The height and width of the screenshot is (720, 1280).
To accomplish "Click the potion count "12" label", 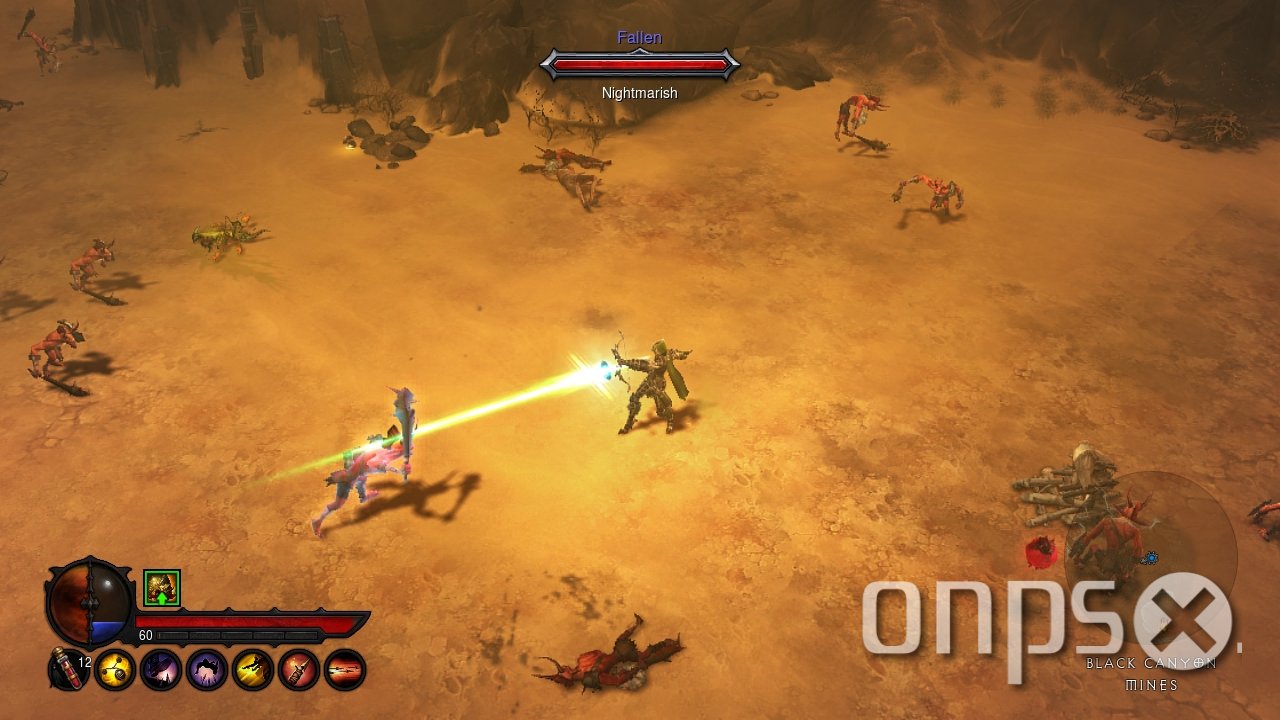I will pos(85,662).
